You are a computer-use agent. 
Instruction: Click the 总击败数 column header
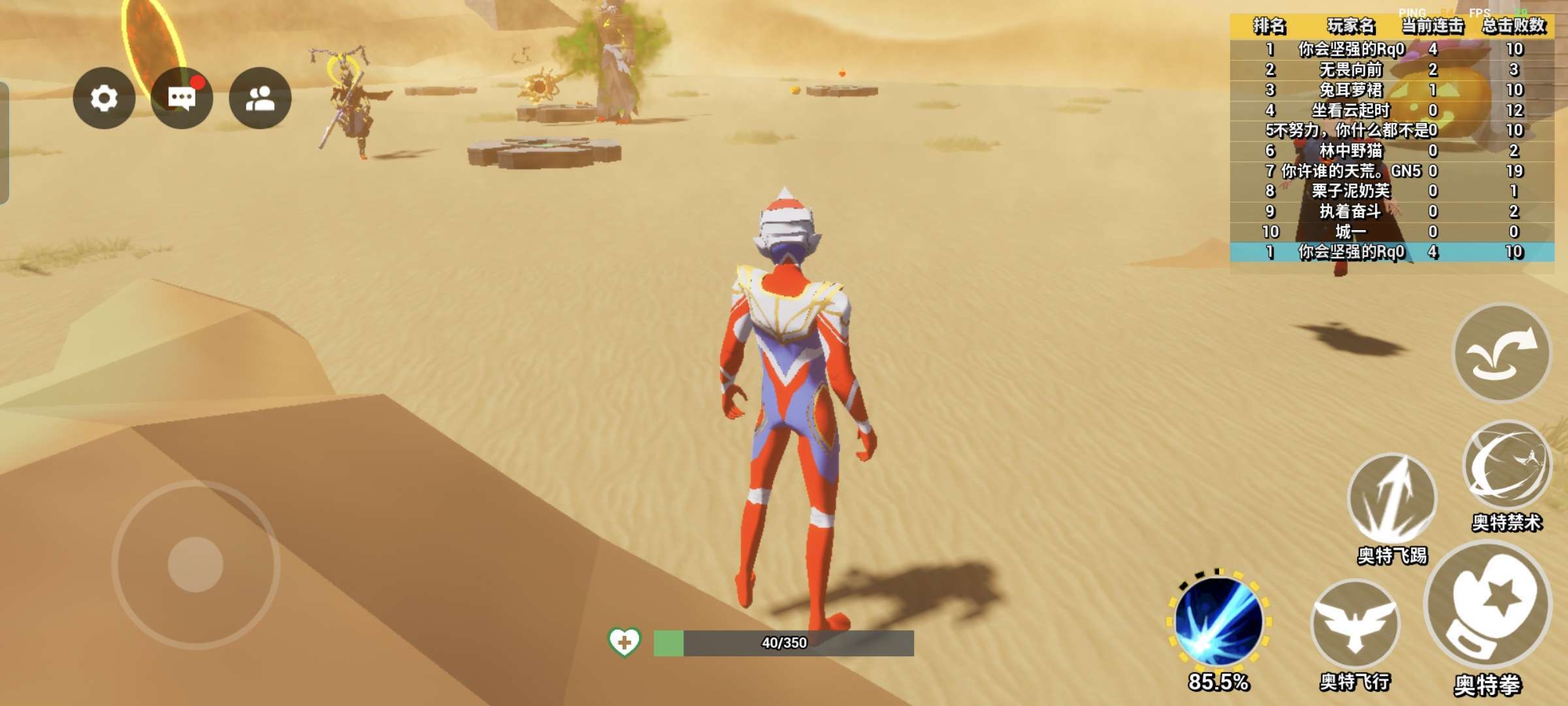pyautogui.click(x=1513, y=26)
